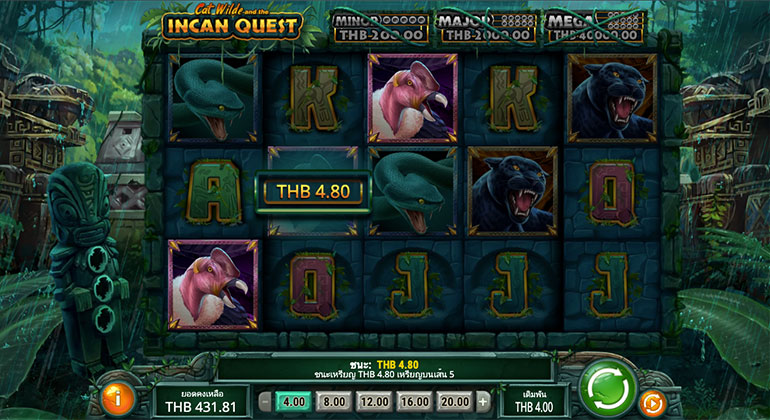Choose the 8.00 bet amount

pyautogui.click(x=333, y=400)
